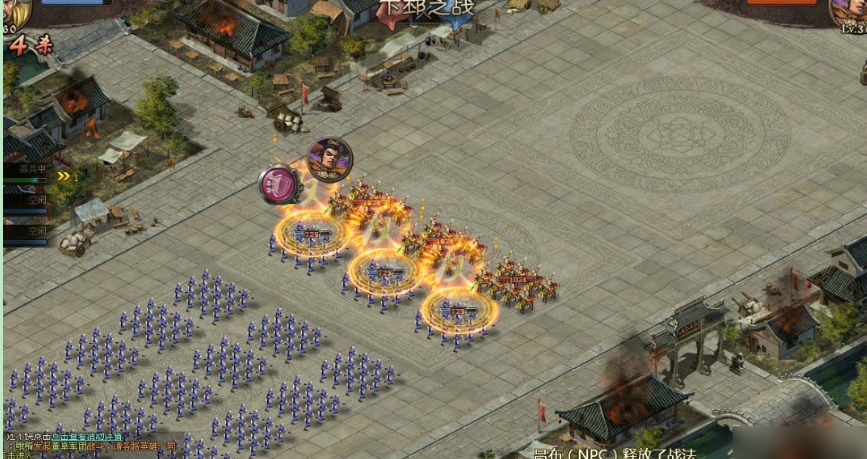The height and width of the screenshot is (459, 867).
Task: Open the player avatar in the top-left corner
Action: [14, 10]
